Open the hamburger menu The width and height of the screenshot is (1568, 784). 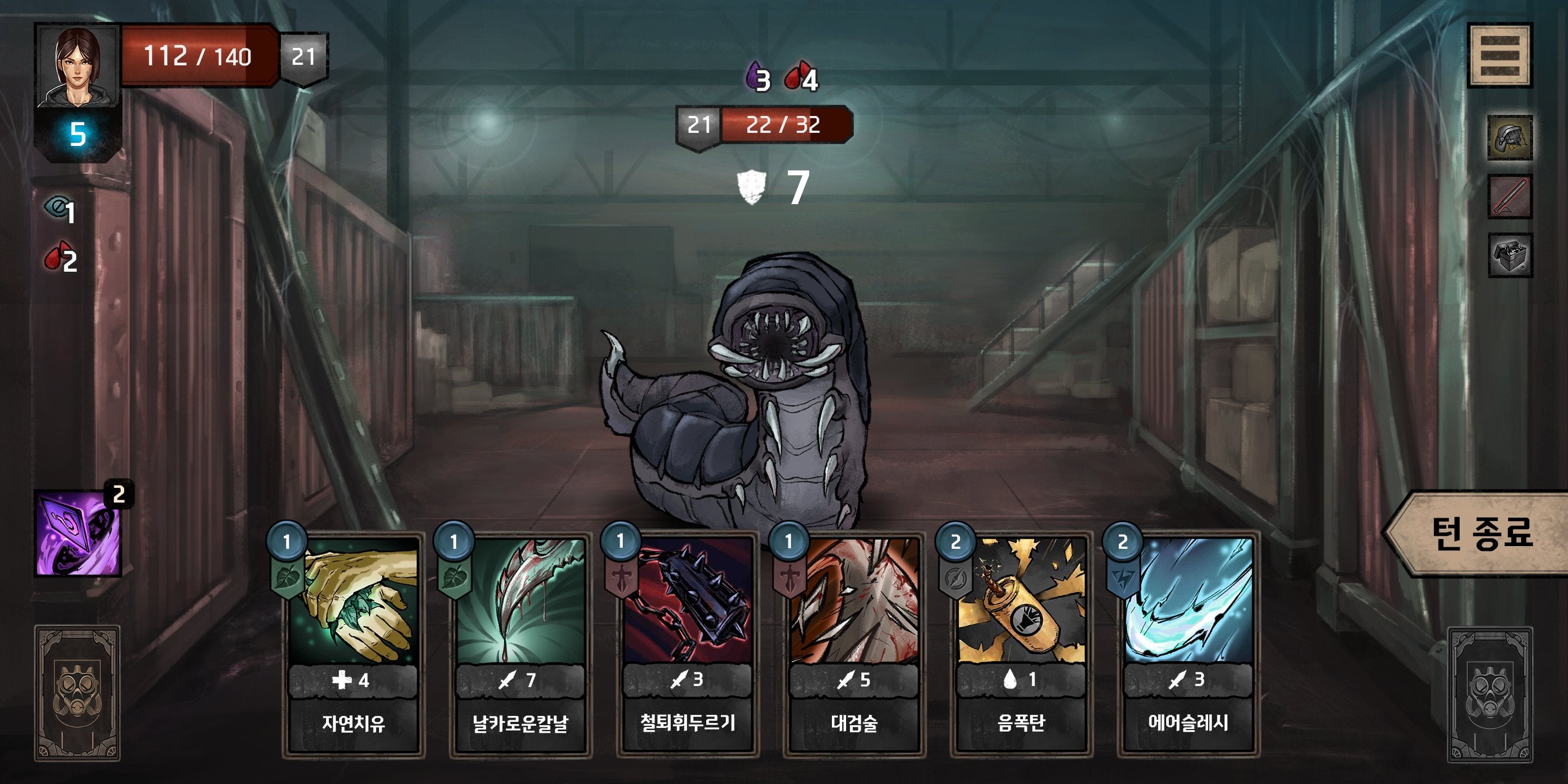[1499, 56]
